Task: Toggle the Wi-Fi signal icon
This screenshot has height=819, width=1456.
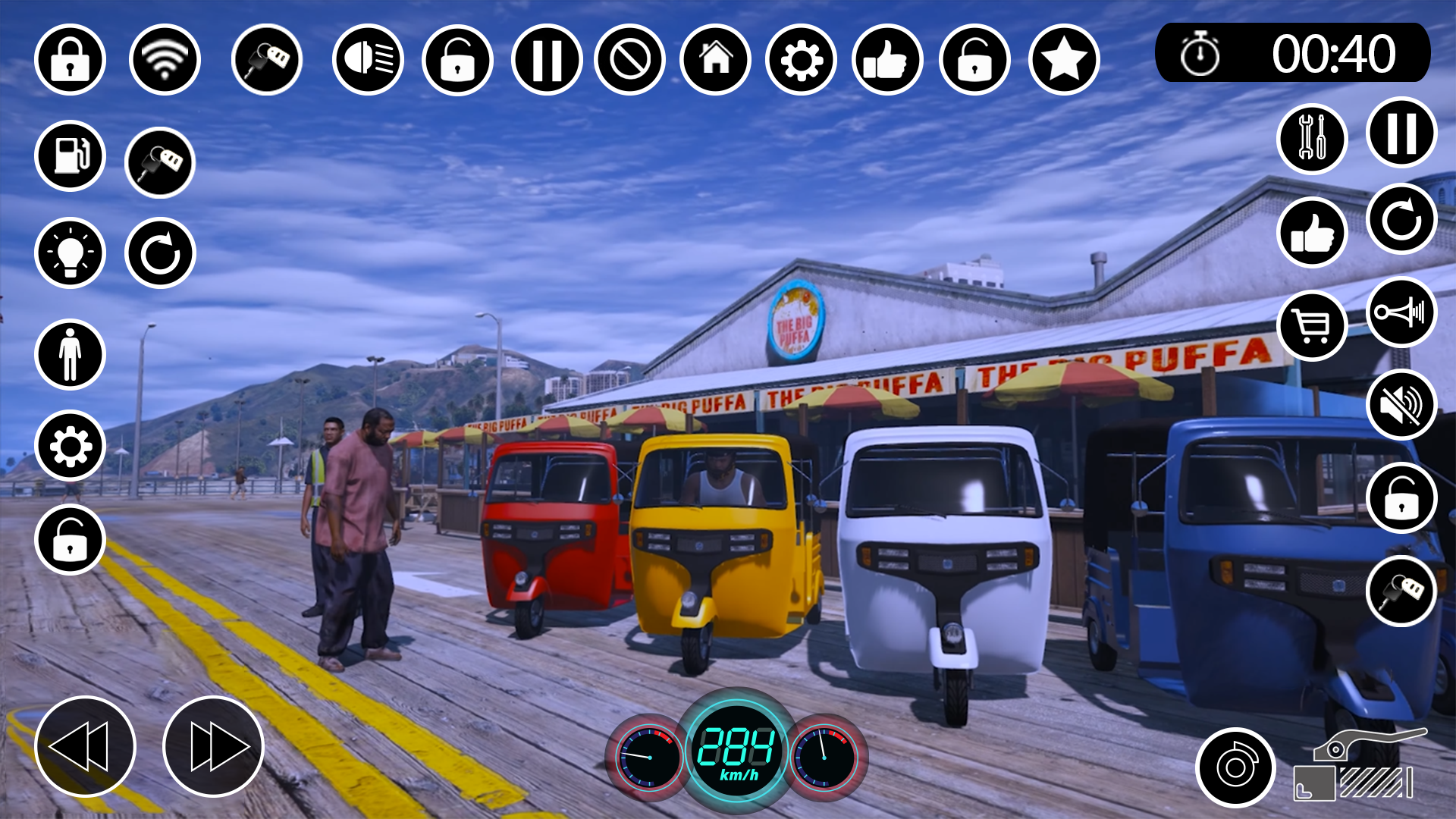Action: (x=165, y=60)
